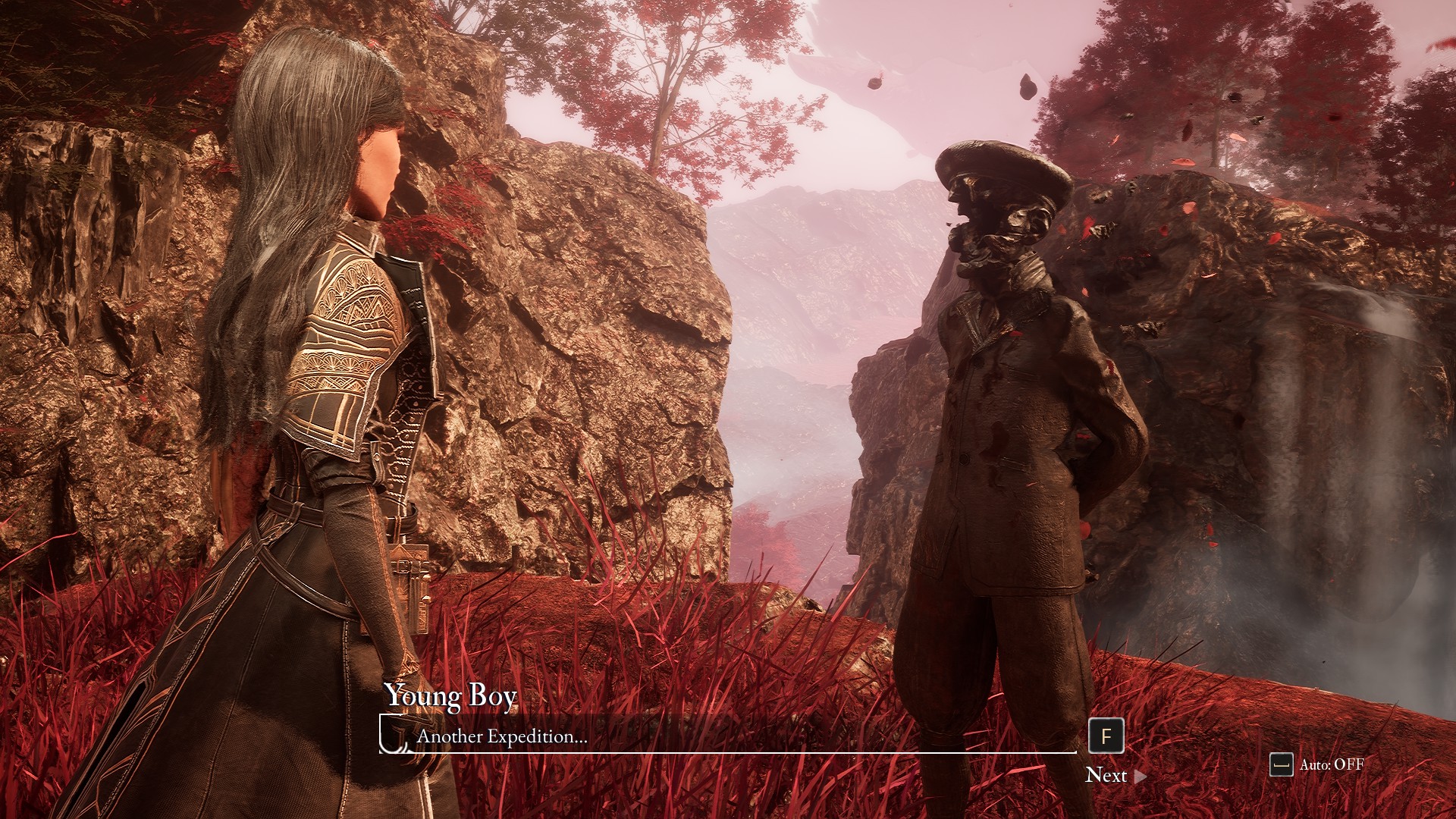Advance dialogue with the Next button
This screenshot has width=1456, height=819.
(x=1115, y=775)
